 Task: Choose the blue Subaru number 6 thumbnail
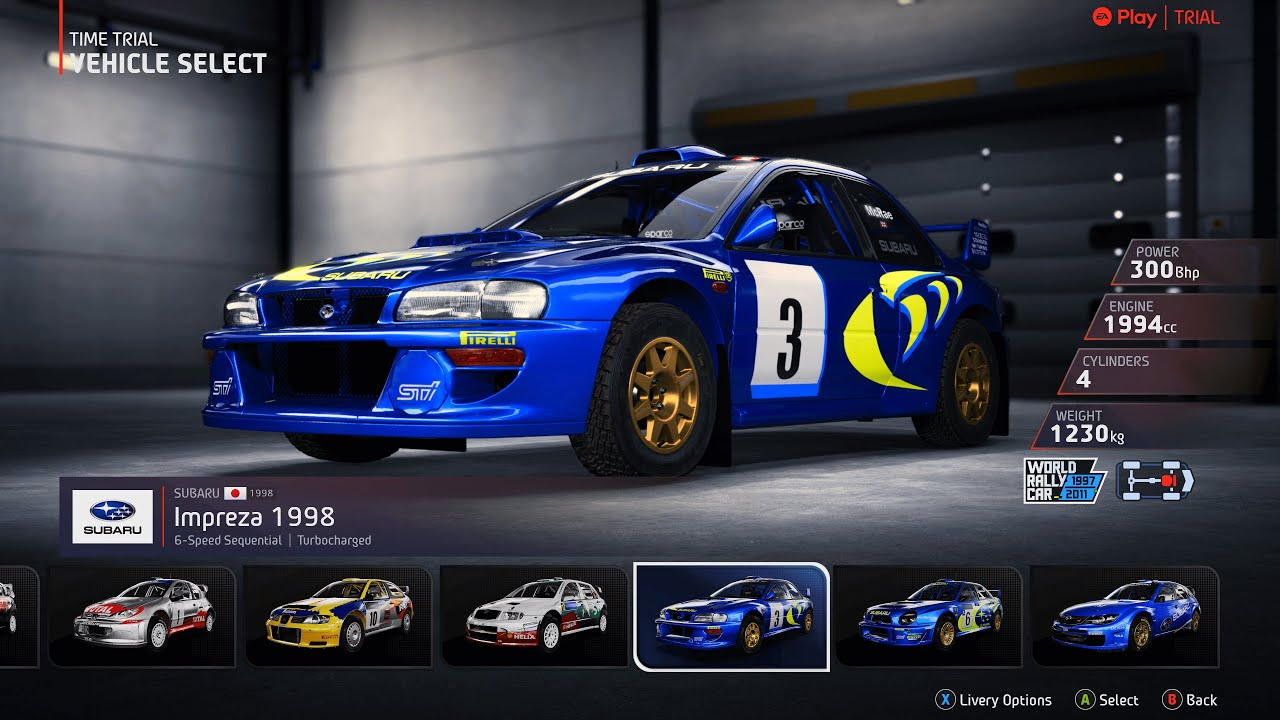tap(927, 617)
